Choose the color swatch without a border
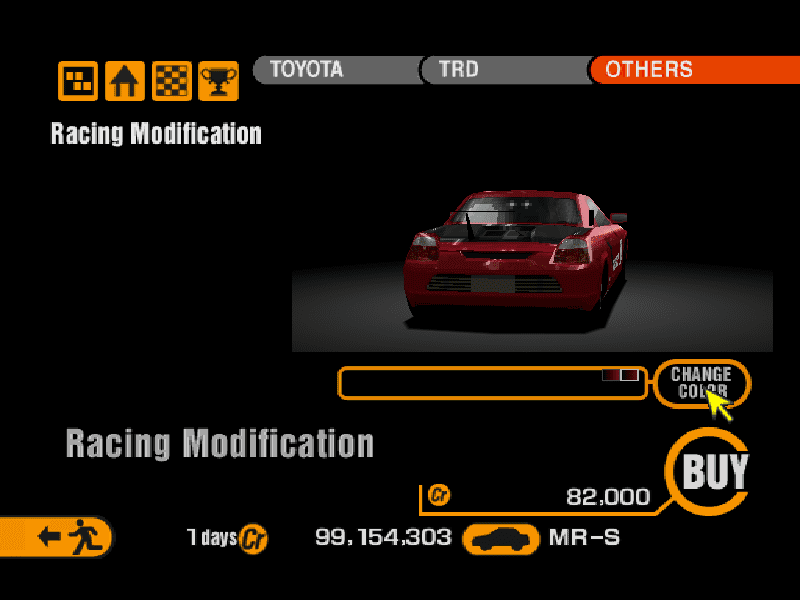 (x=610, y=375)
